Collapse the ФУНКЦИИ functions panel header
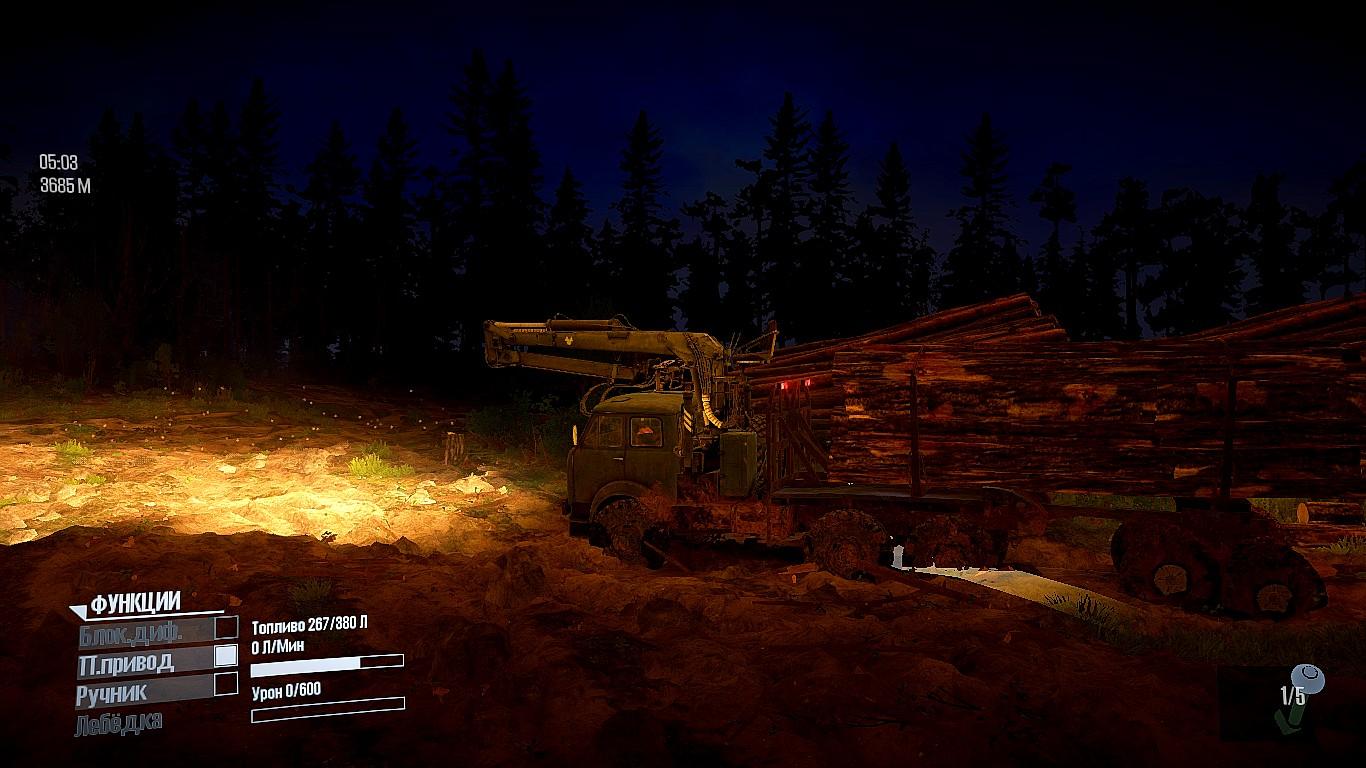The height and width of the screenshot is (768, 1366). pyautogui.click(x=134, y=603)
